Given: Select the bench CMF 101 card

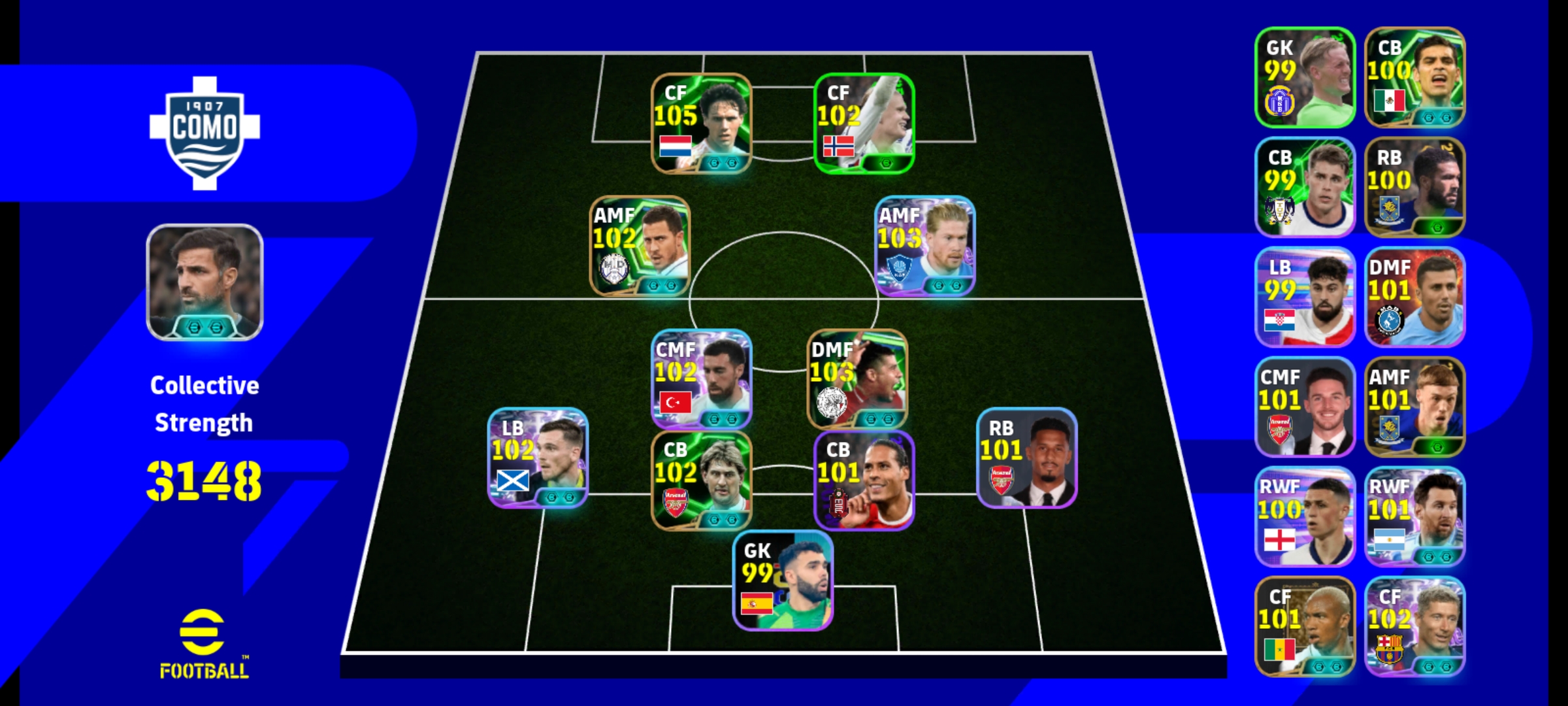Looking at the screenshot, I should 1305,407.
